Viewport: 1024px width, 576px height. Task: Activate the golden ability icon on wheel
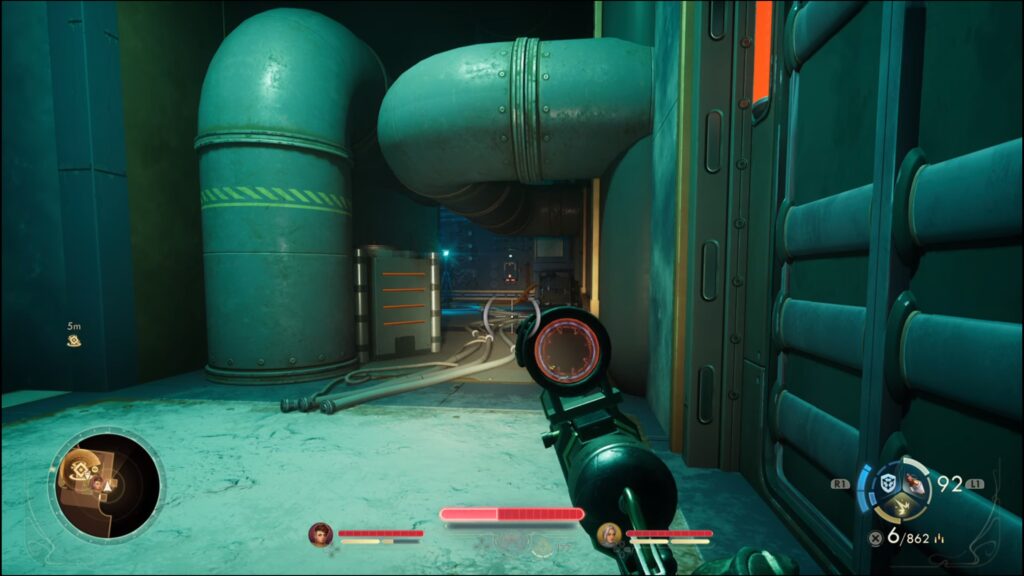click(x=900, y=509)
